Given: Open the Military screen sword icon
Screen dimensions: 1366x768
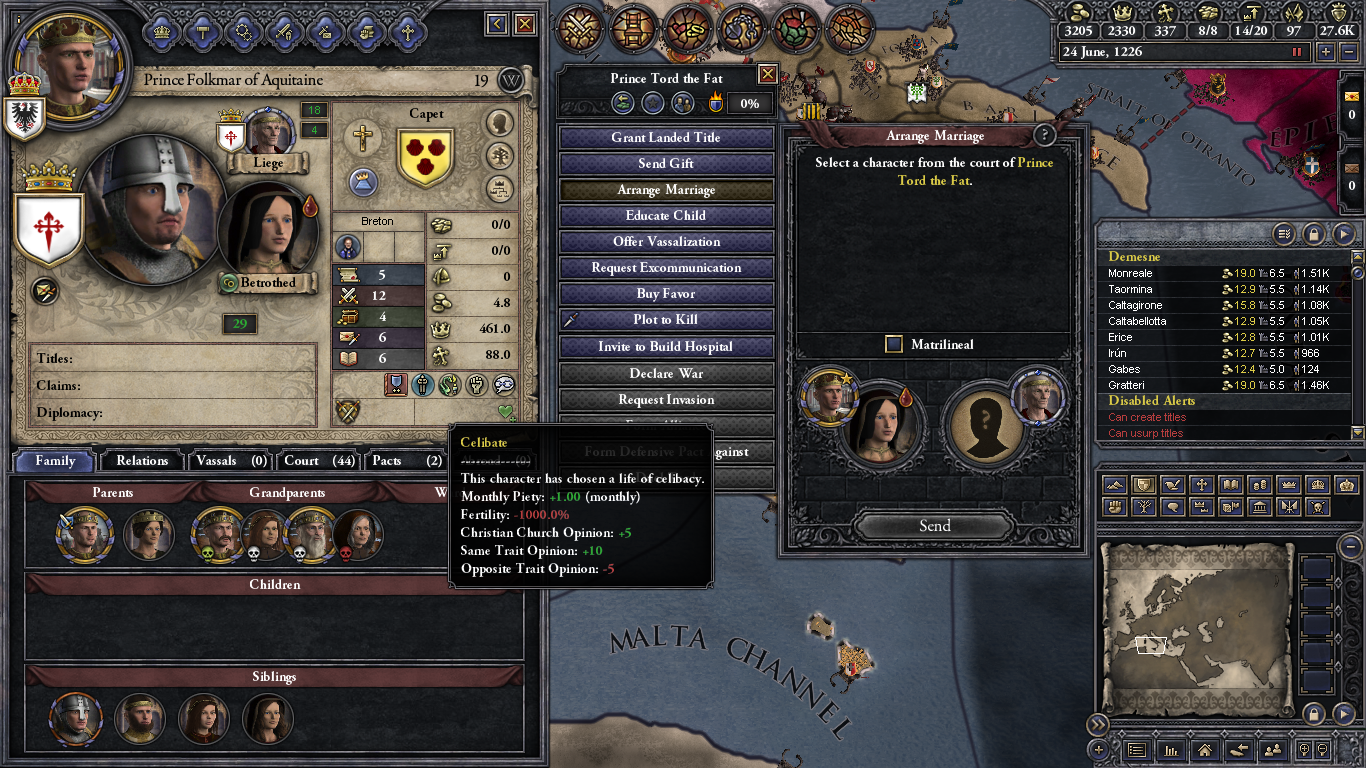Looking at the screenshot, I should tap(285, 31).
